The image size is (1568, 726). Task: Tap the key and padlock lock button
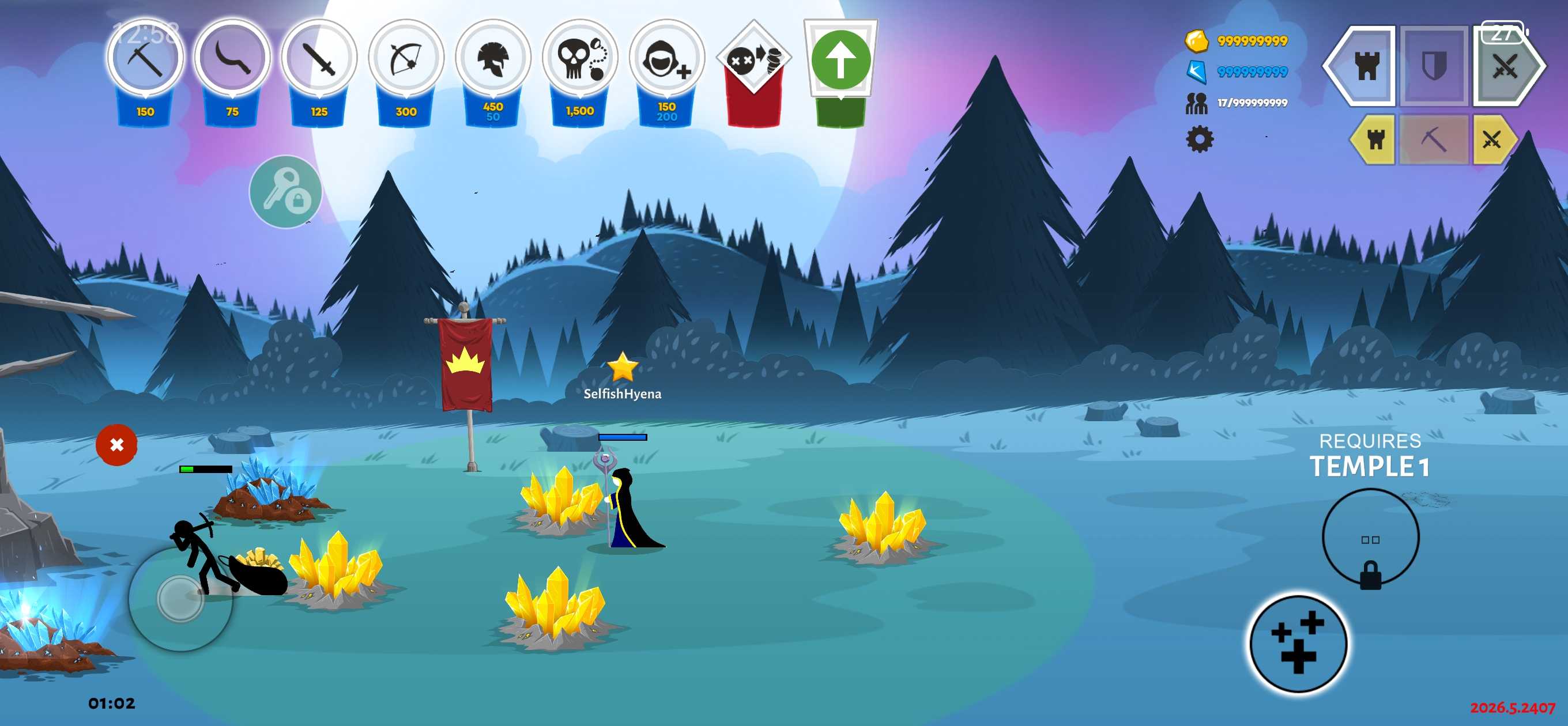tap(285, 192)
